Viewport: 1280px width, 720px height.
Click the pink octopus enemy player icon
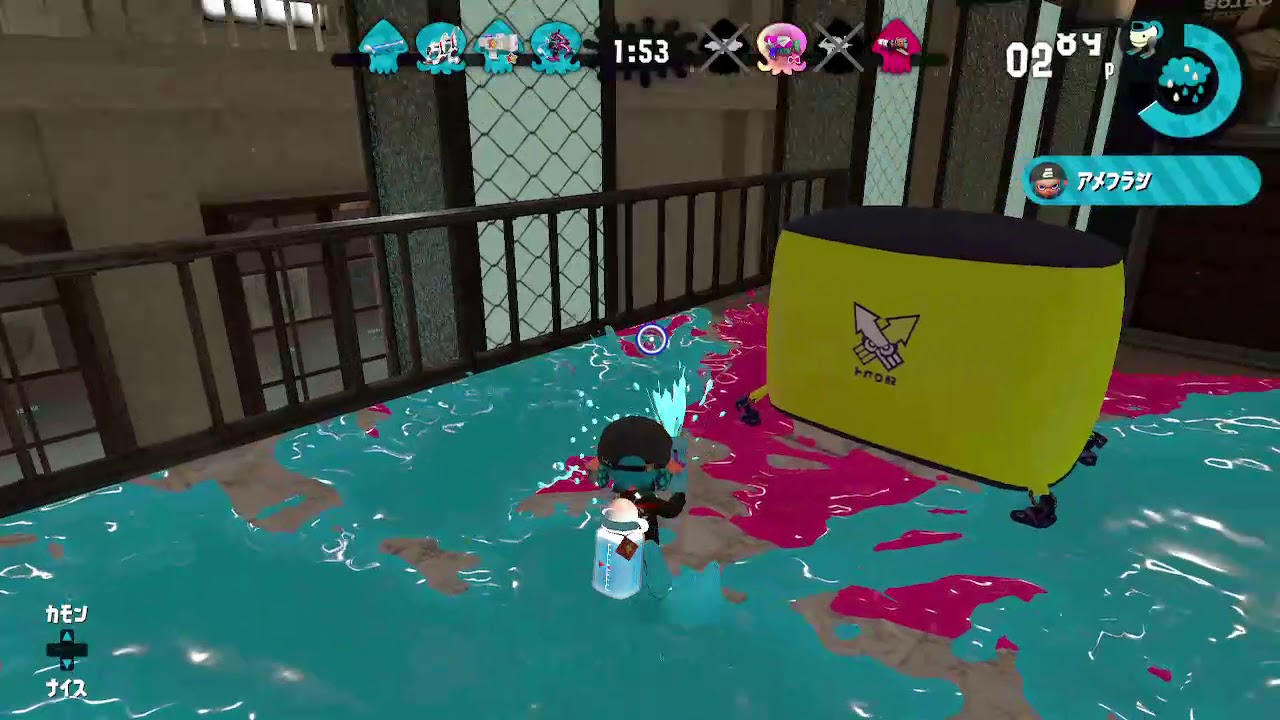[x=780, y=48]
